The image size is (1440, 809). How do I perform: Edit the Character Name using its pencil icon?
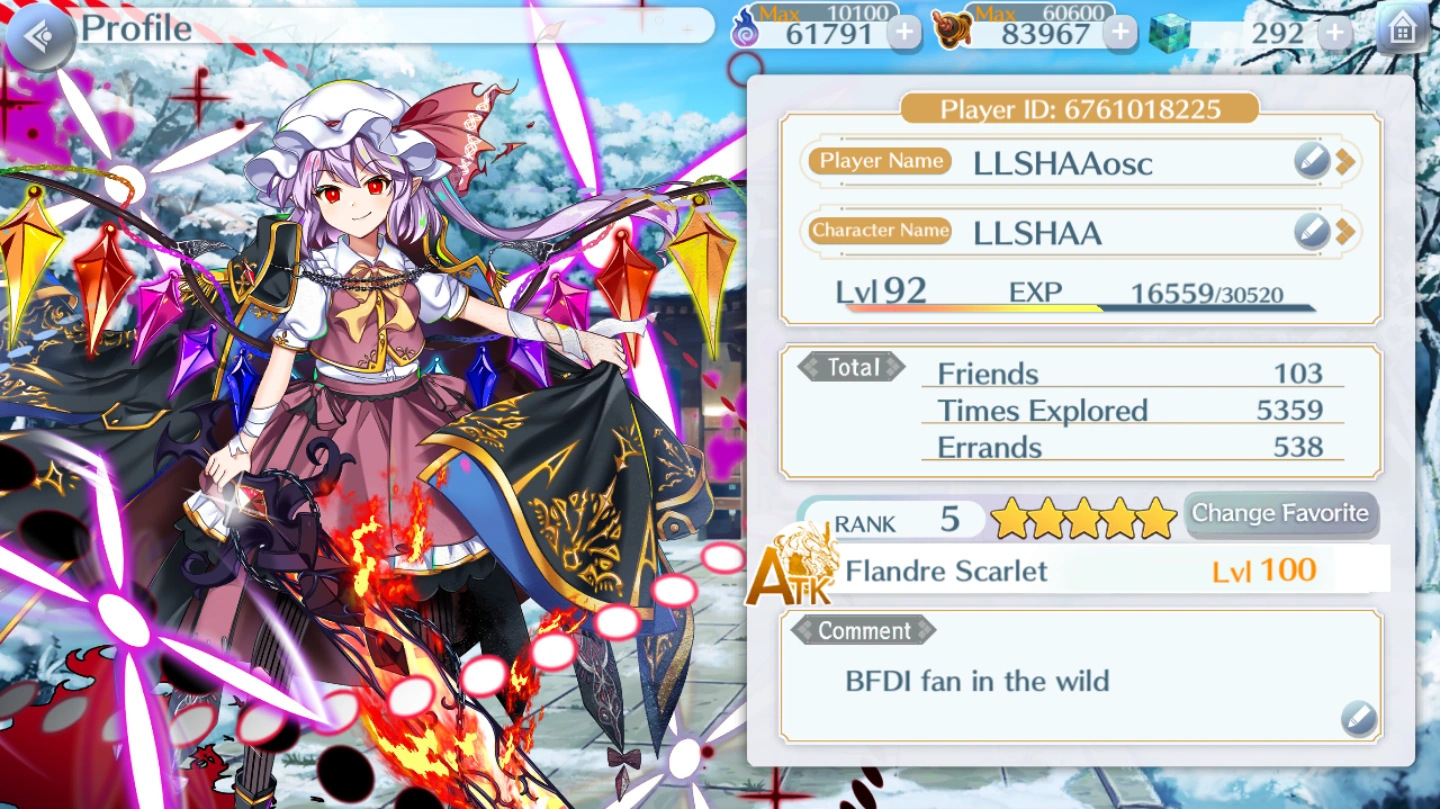click(x=1310, y=230)
